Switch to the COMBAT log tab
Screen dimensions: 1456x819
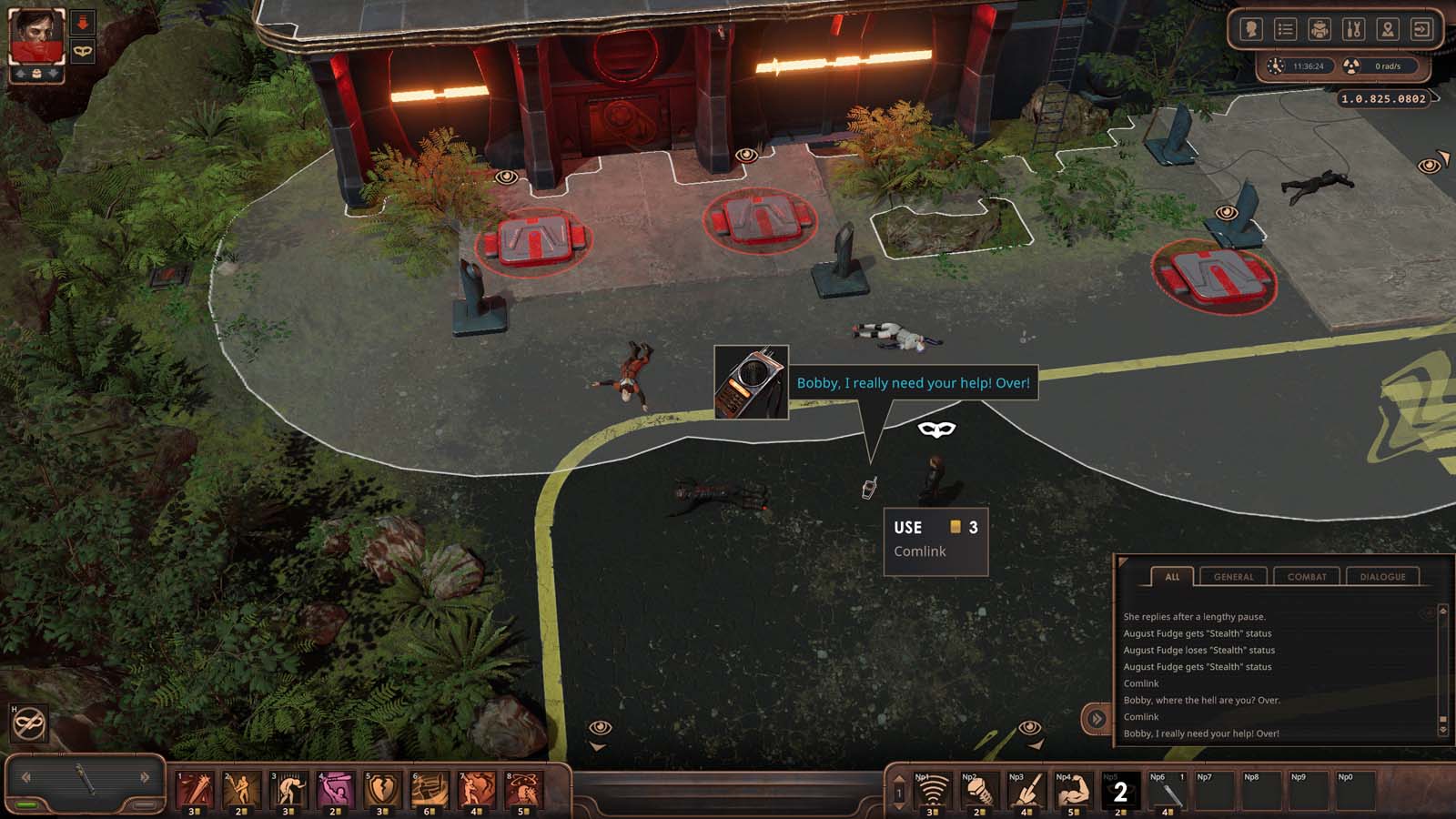(1307, 576)
